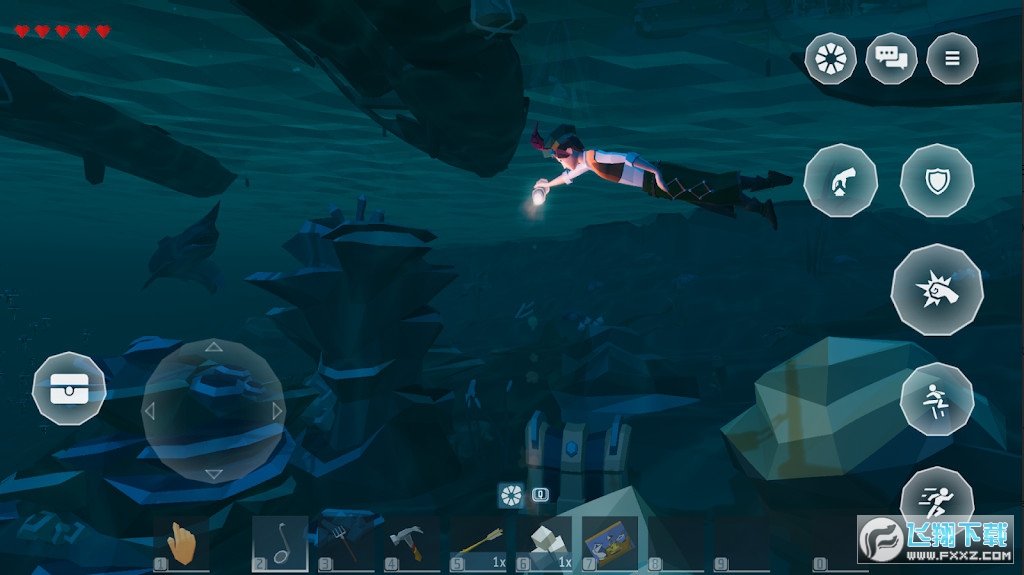Tap the punch attack button

(x=937, y=289)
